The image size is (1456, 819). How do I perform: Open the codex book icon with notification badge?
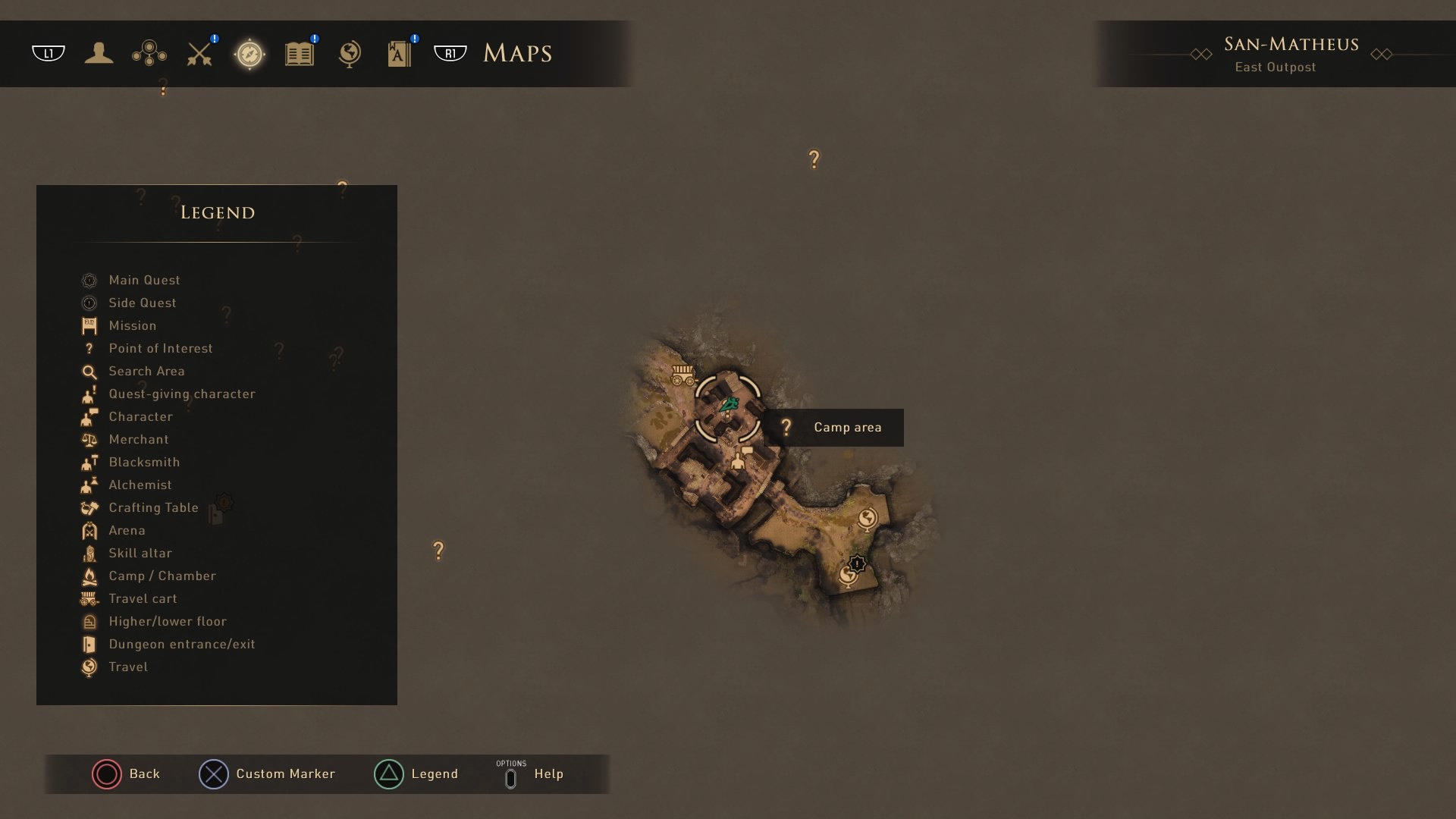pyautogui.click(x=400, y=53)
